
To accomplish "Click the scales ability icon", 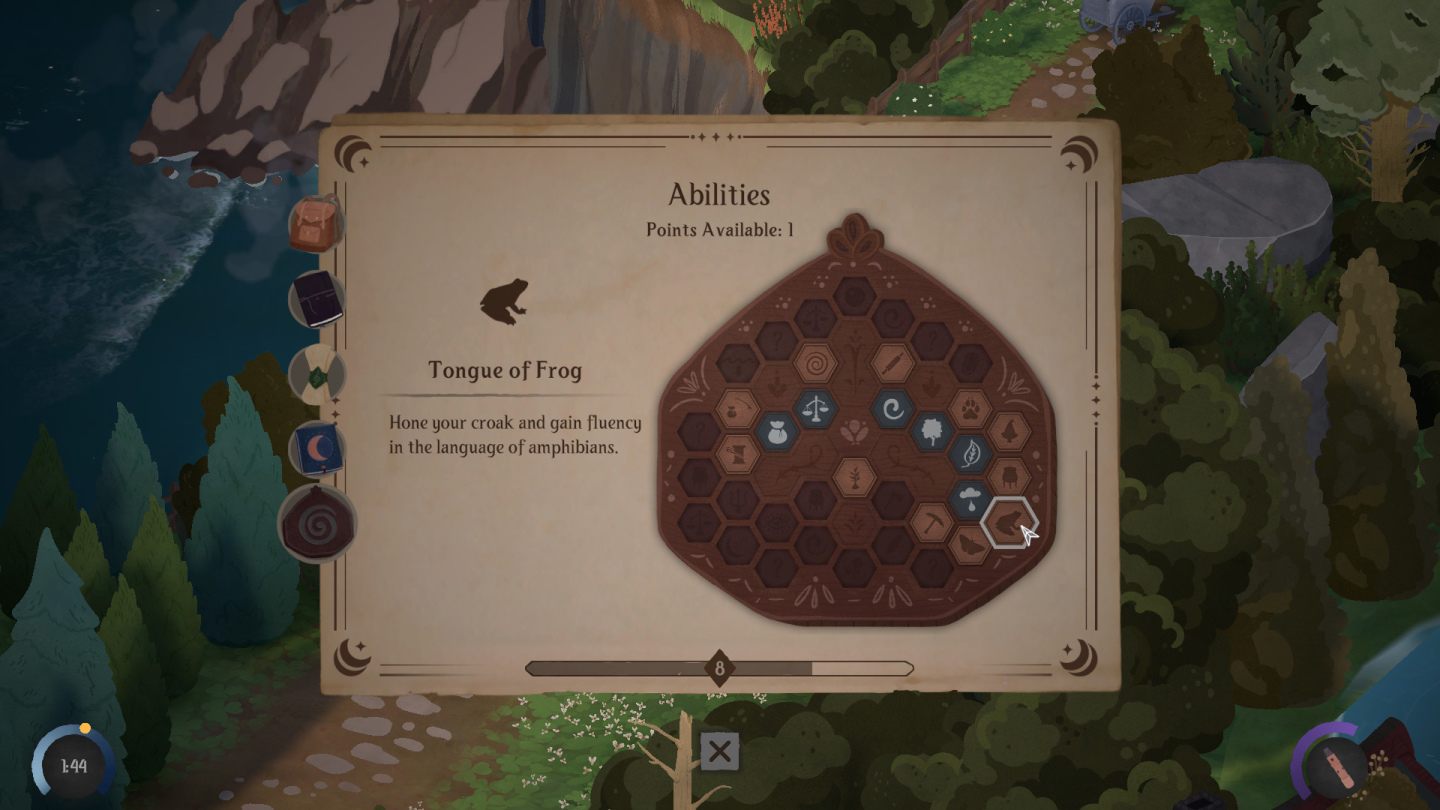I will pos(817,406).
